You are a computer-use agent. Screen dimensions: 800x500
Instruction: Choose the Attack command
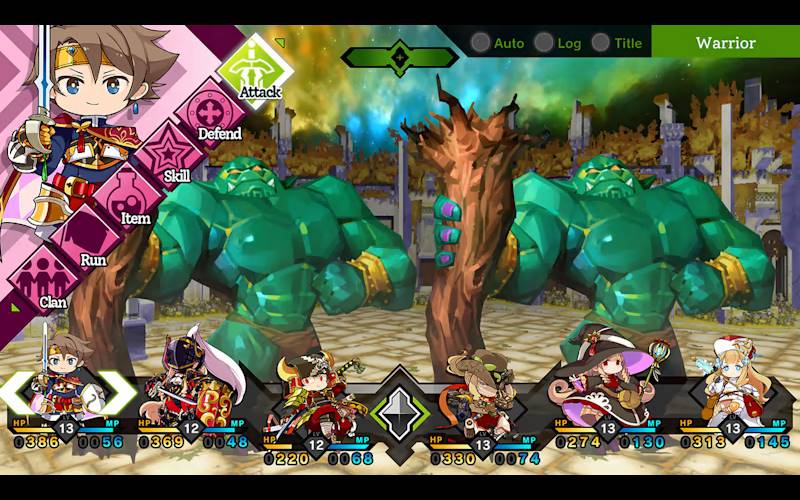pos(254,66)
